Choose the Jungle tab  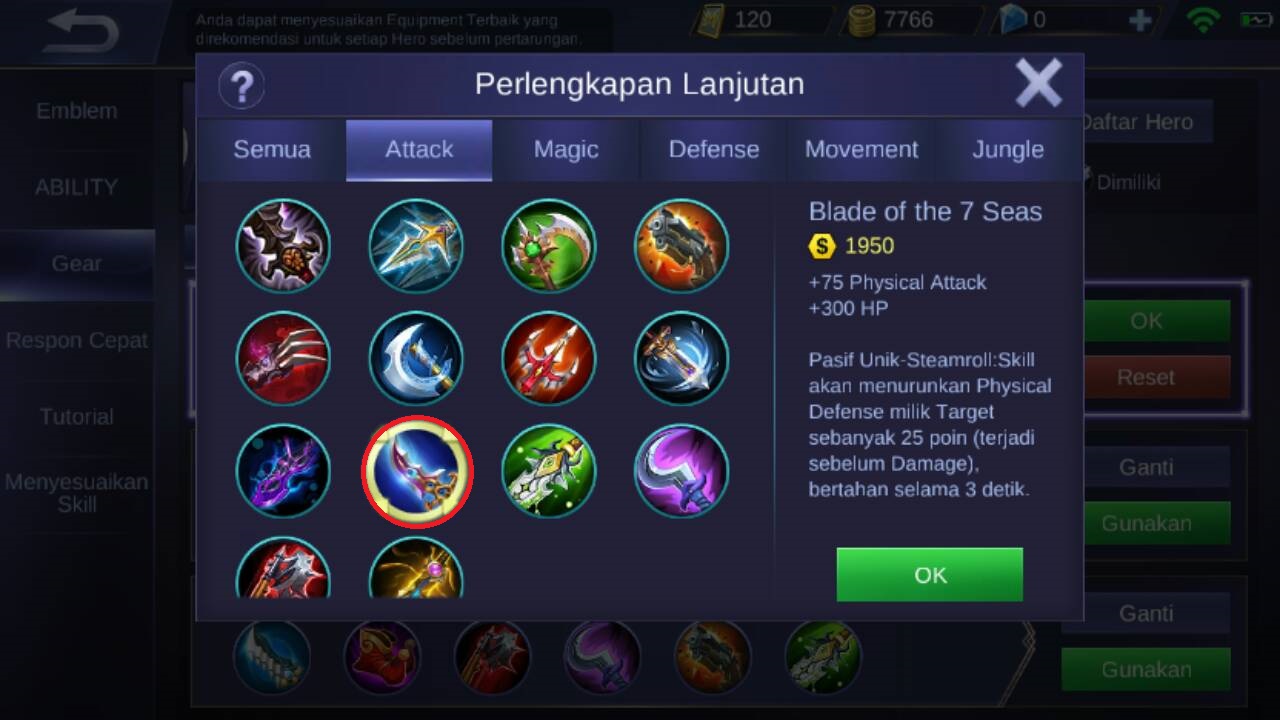[1008, 150]
